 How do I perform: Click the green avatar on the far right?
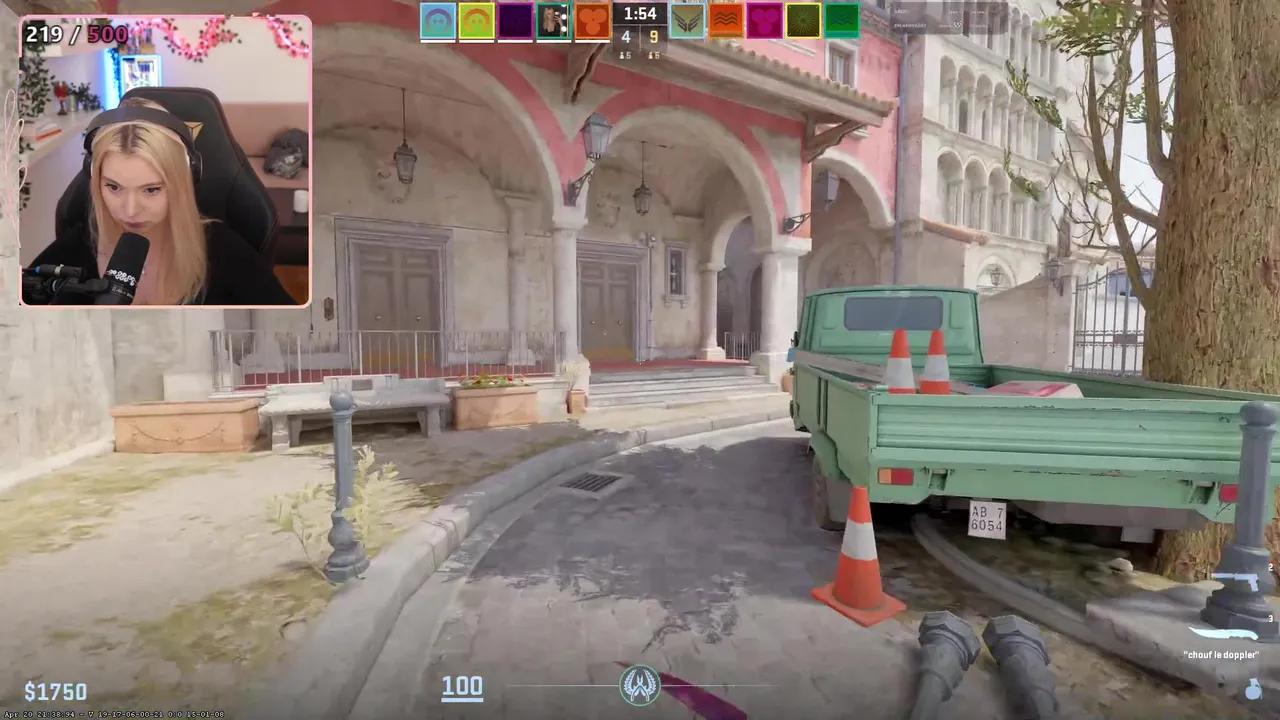840,21
